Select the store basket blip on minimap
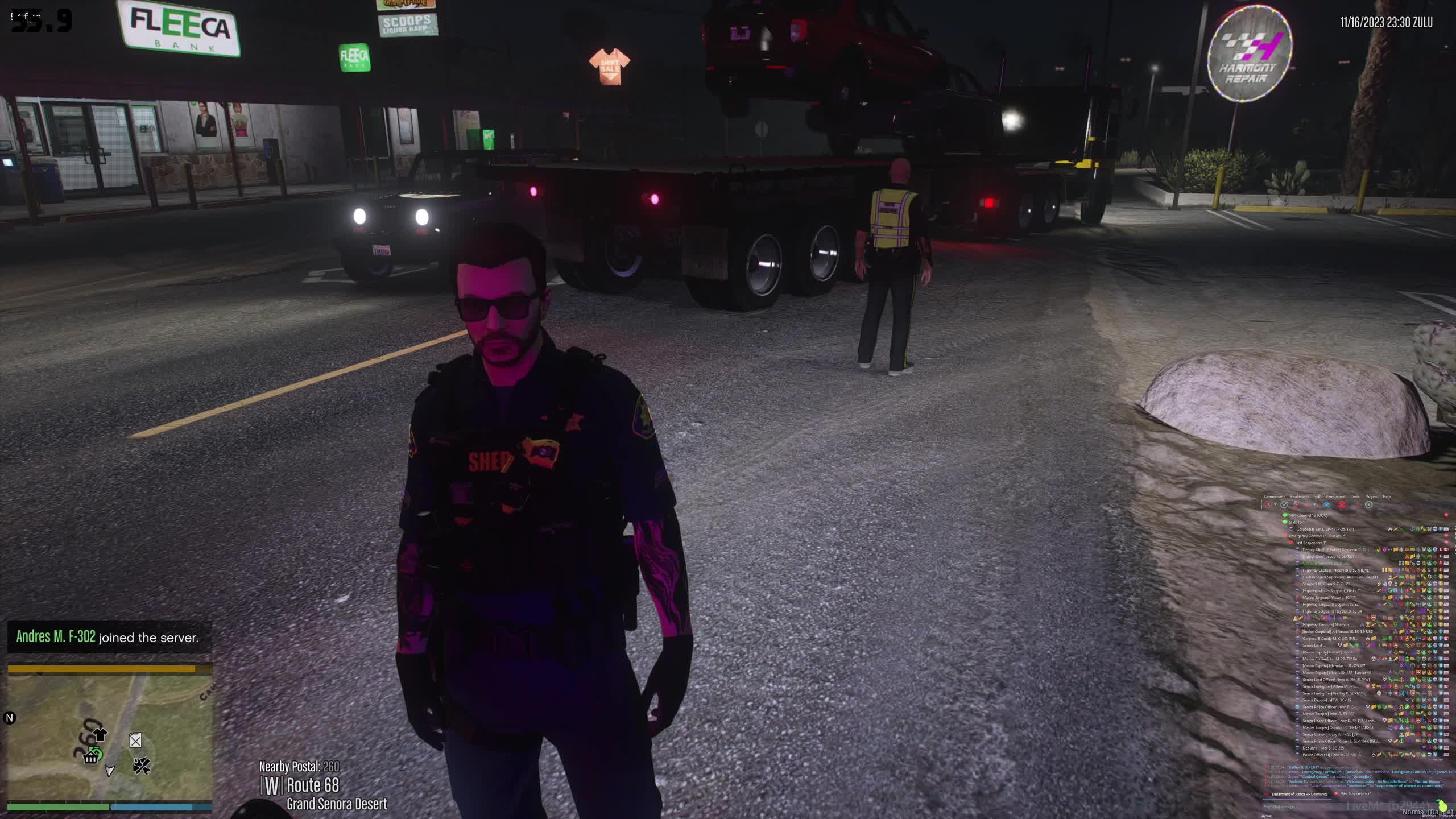 pyautogui.click(x=91, y=758)
